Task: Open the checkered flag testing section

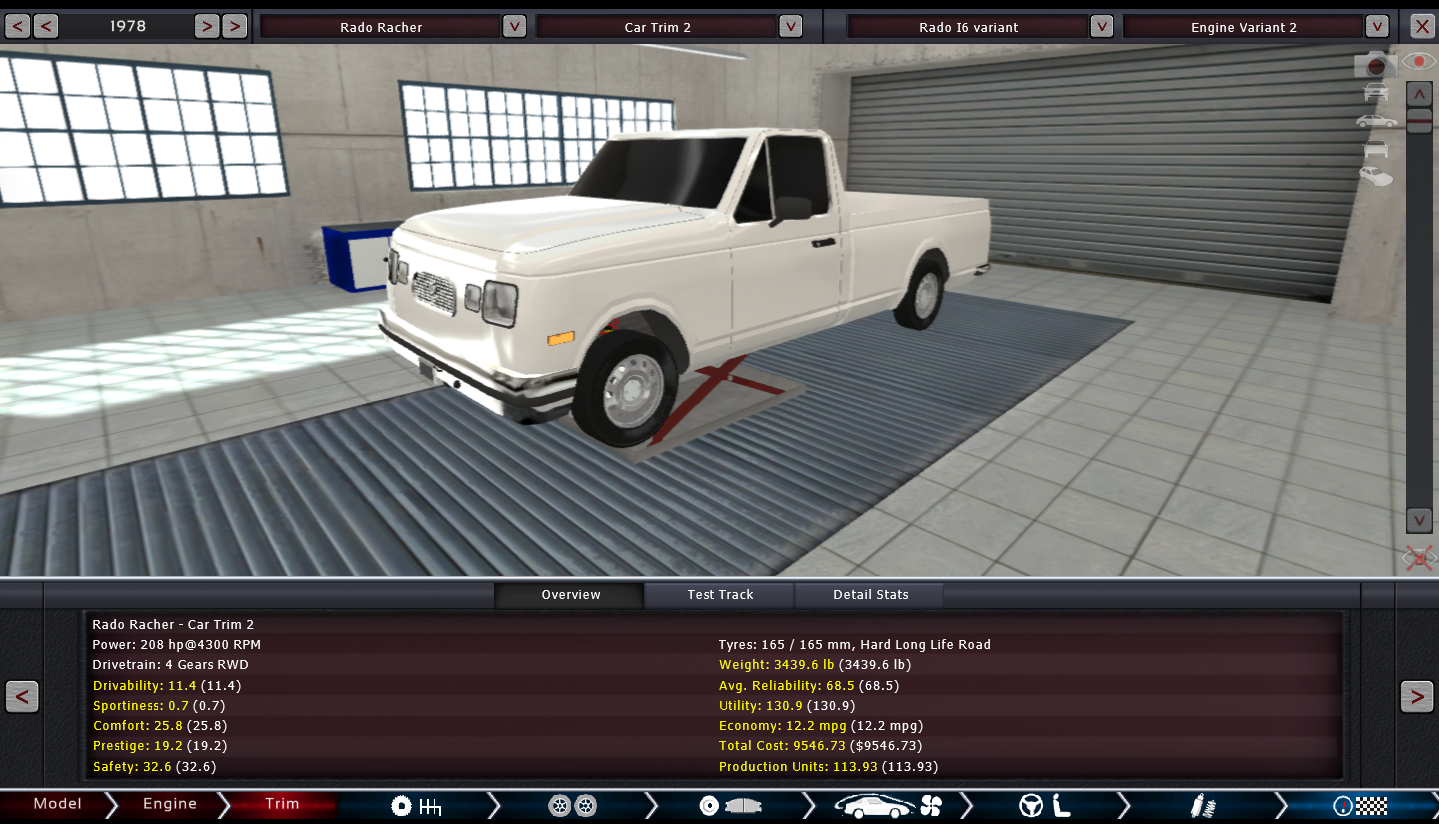Action: 1360,806
